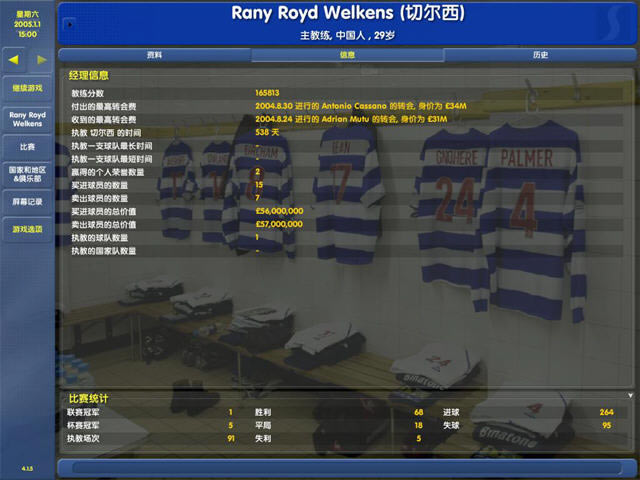Click the scroll arrow above 比赛统计
The width and height of the screenshot is (640, 480).
coord(630,396)
